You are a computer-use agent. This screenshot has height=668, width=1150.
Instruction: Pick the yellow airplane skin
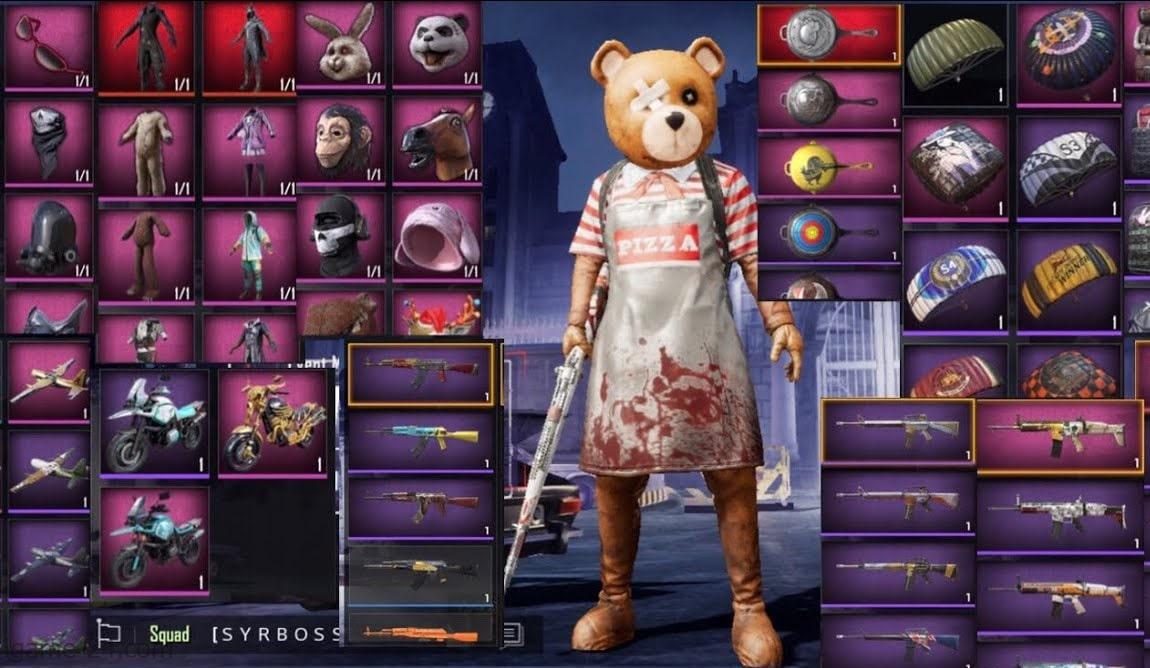(x=48, y=380)
